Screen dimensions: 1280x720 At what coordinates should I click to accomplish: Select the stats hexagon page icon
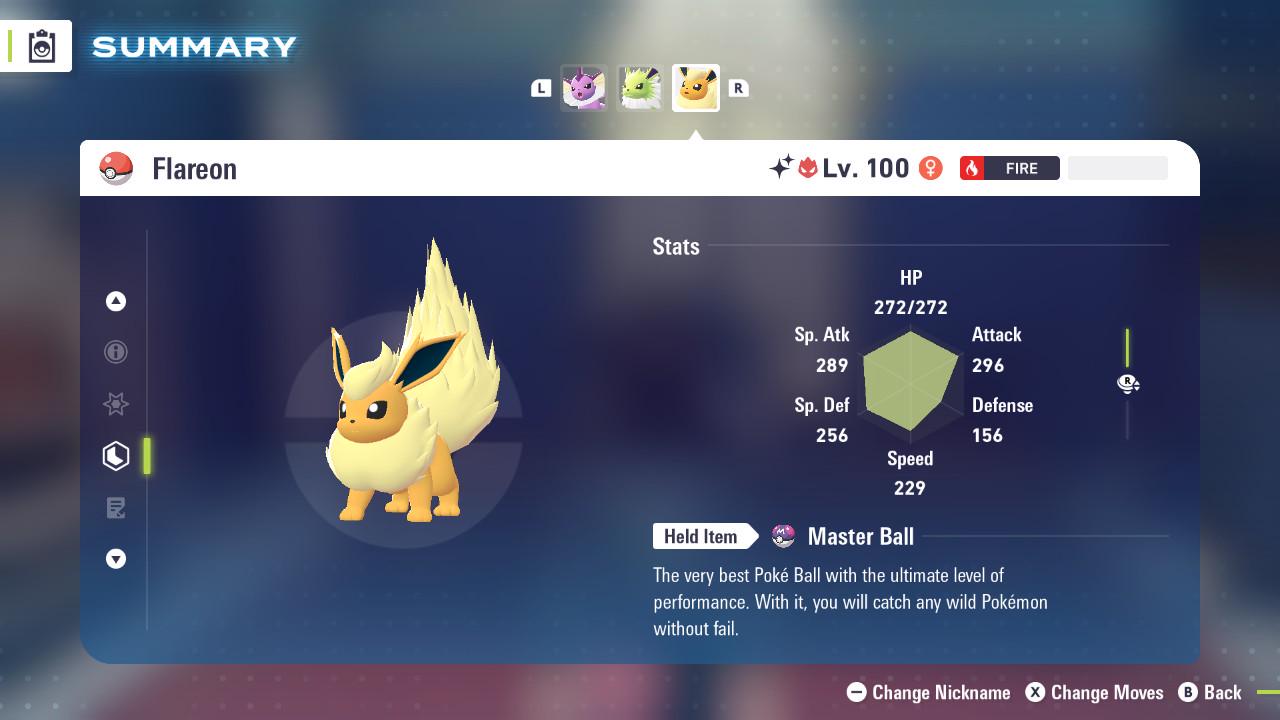click(115, 455)
